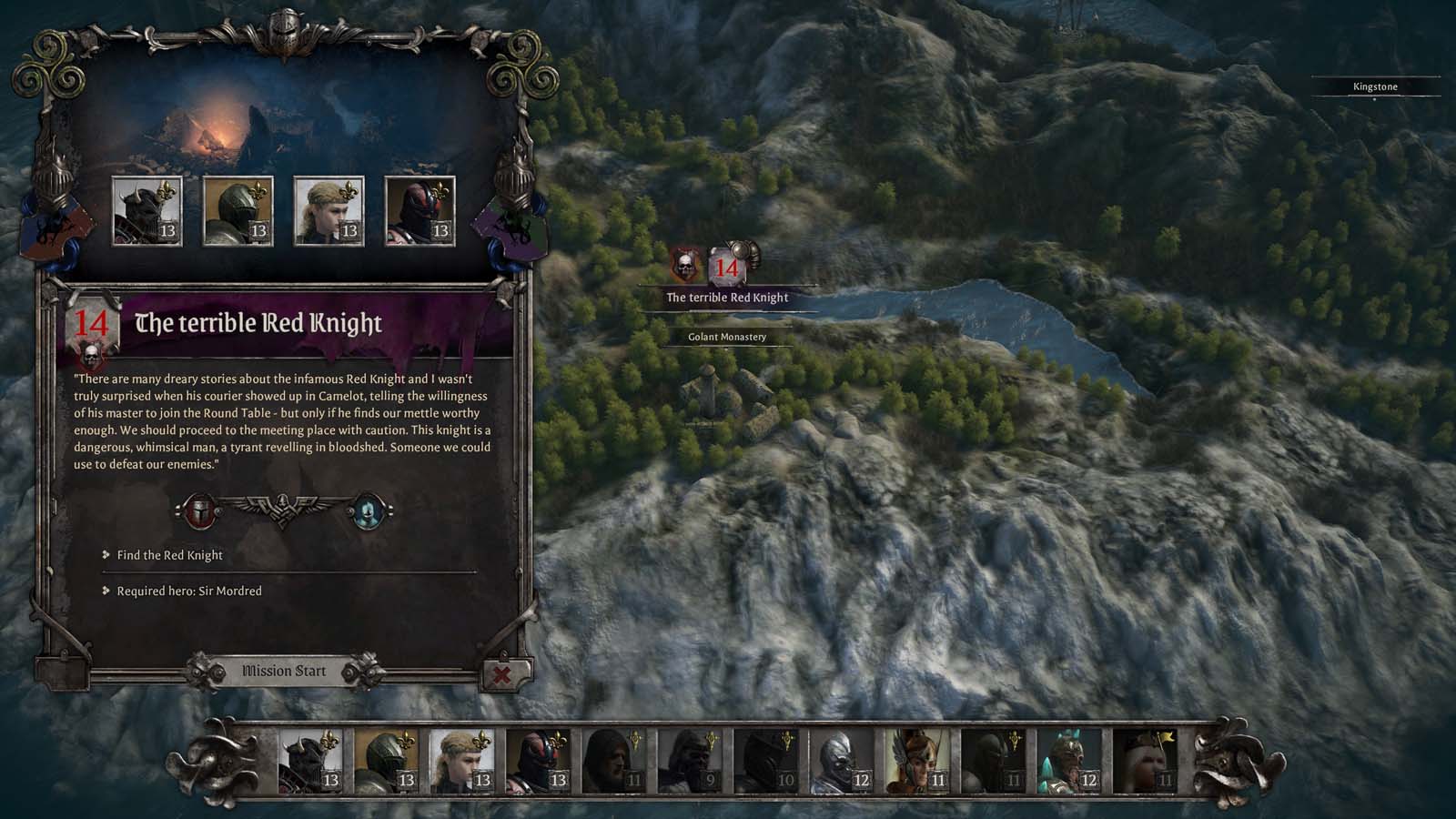Viewport: 1456px width, 819px height.
Task: Click the "Required hero: Sir Mordred" requirement line
Action: click(188, 591)
